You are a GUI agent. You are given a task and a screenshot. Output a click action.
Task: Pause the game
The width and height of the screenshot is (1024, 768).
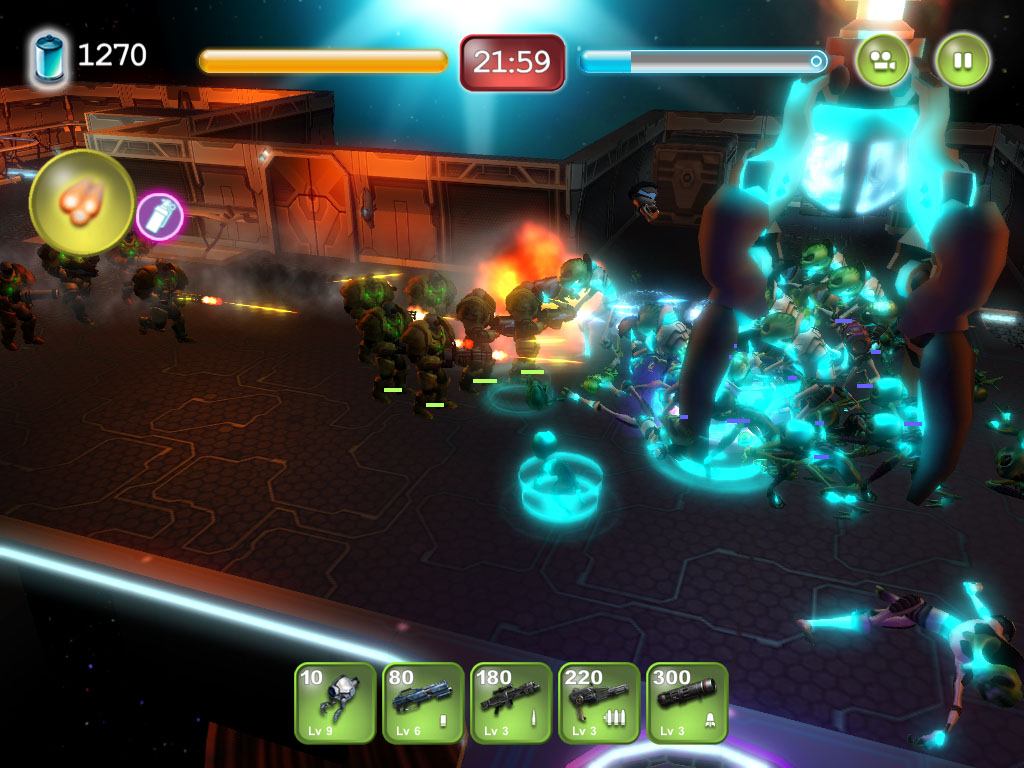pyautogui.click(x=962, y=61)
